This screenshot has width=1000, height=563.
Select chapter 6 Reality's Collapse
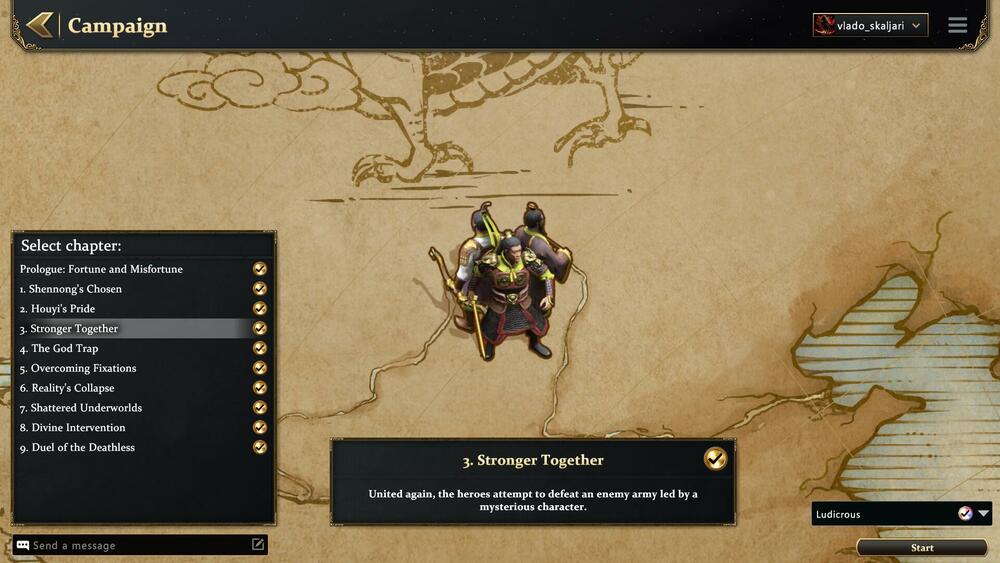pyautogui.click(x=72, y=388)
